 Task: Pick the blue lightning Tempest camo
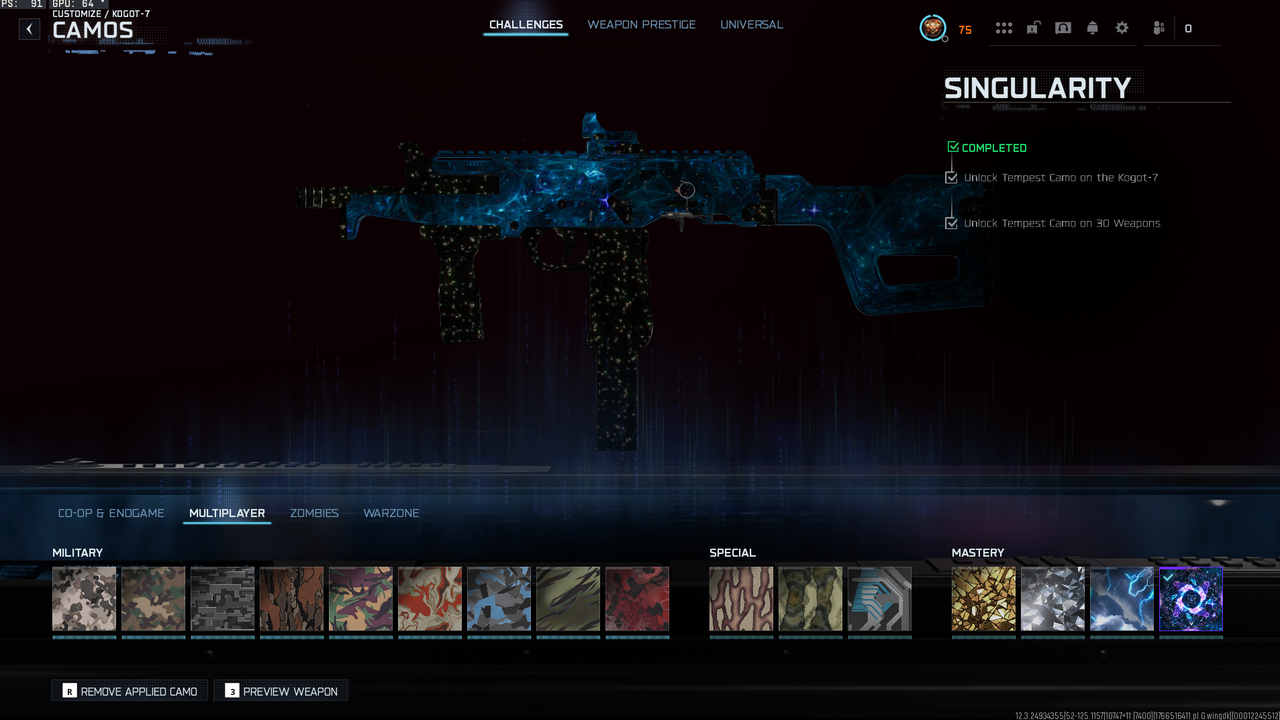coord(1121,599)
